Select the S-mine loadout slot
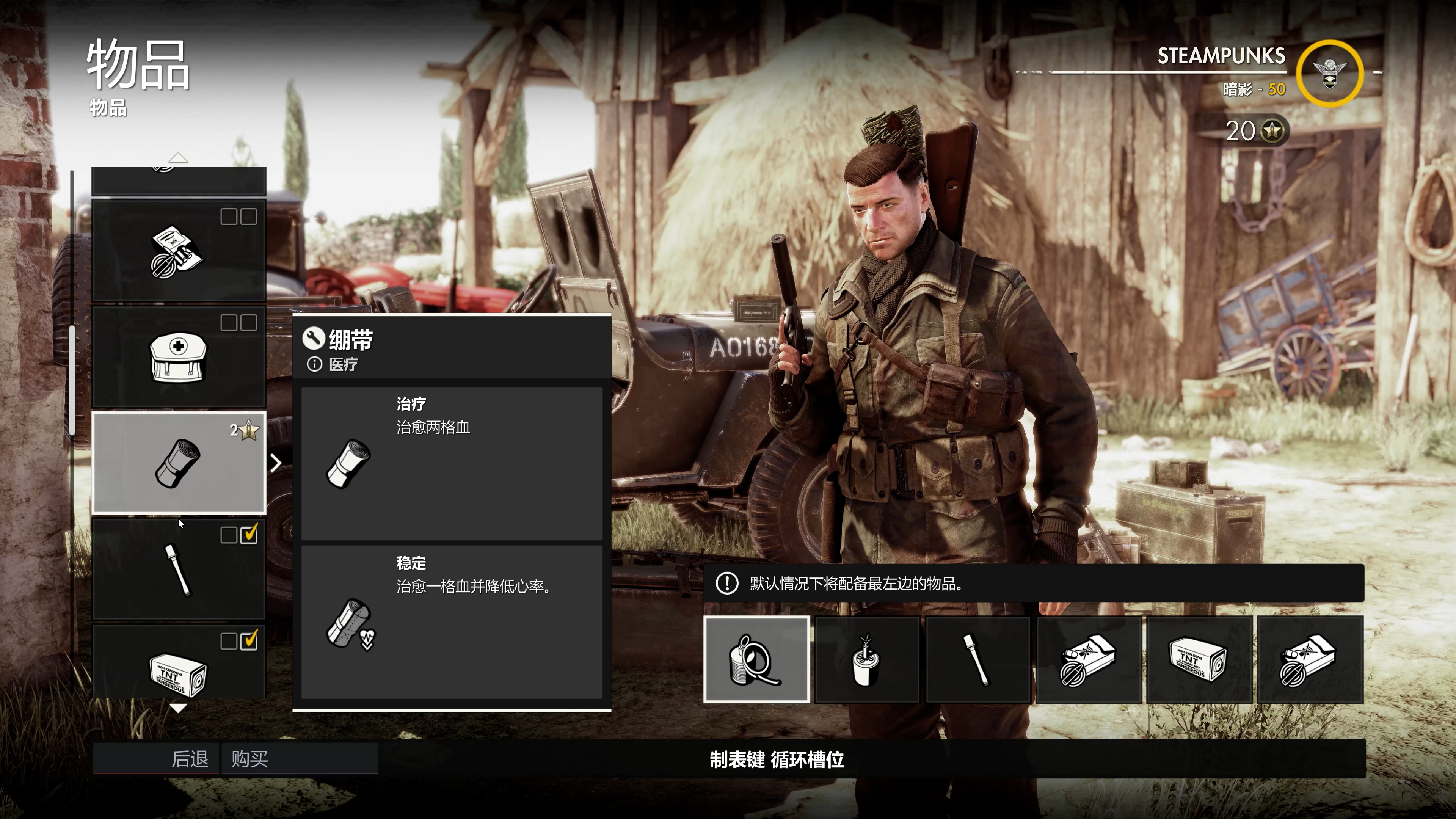Screen dimensions: 1456x819 pyautogui.click(x=866, y=660)
